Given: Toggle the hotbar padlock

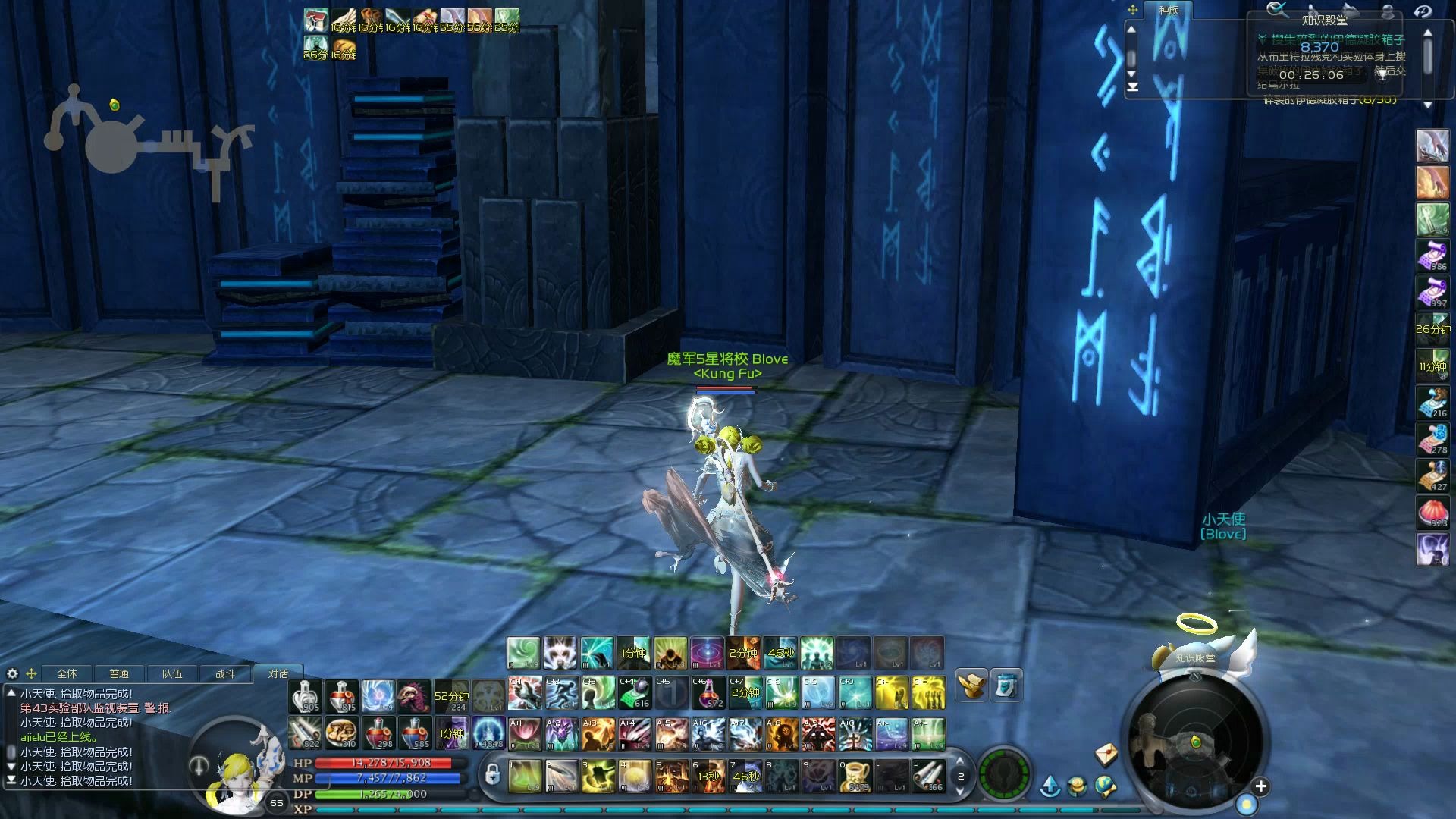Looking at the screenshot, I should 492,775.
